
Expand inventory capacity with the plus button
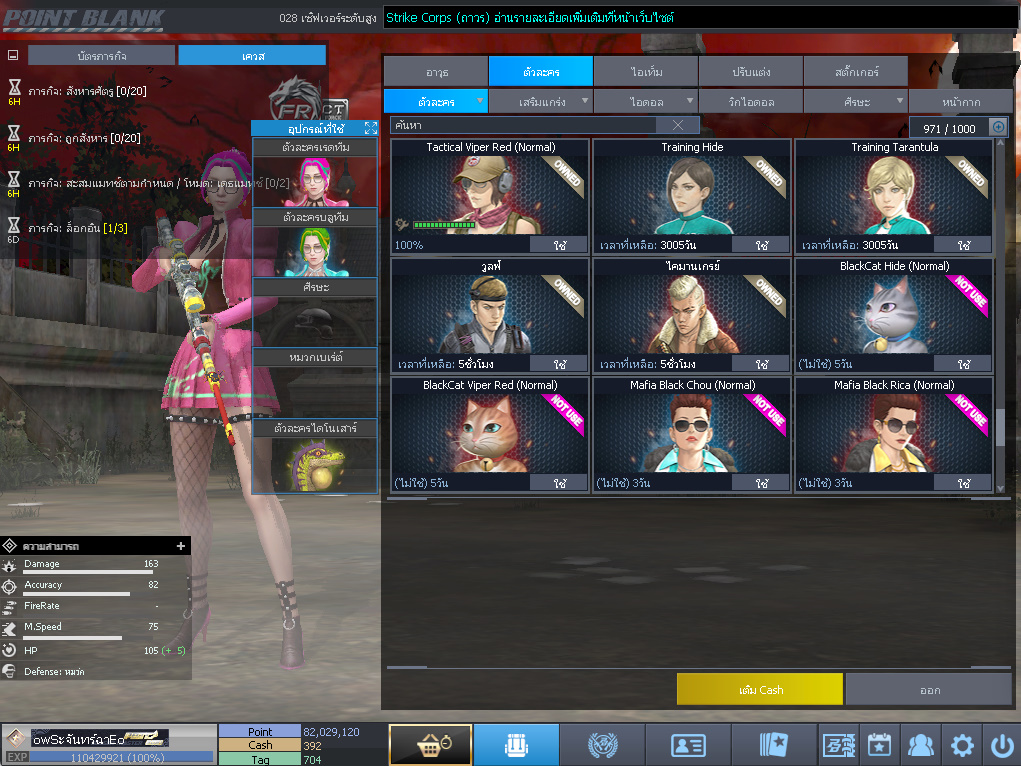(x=997, y=127)
